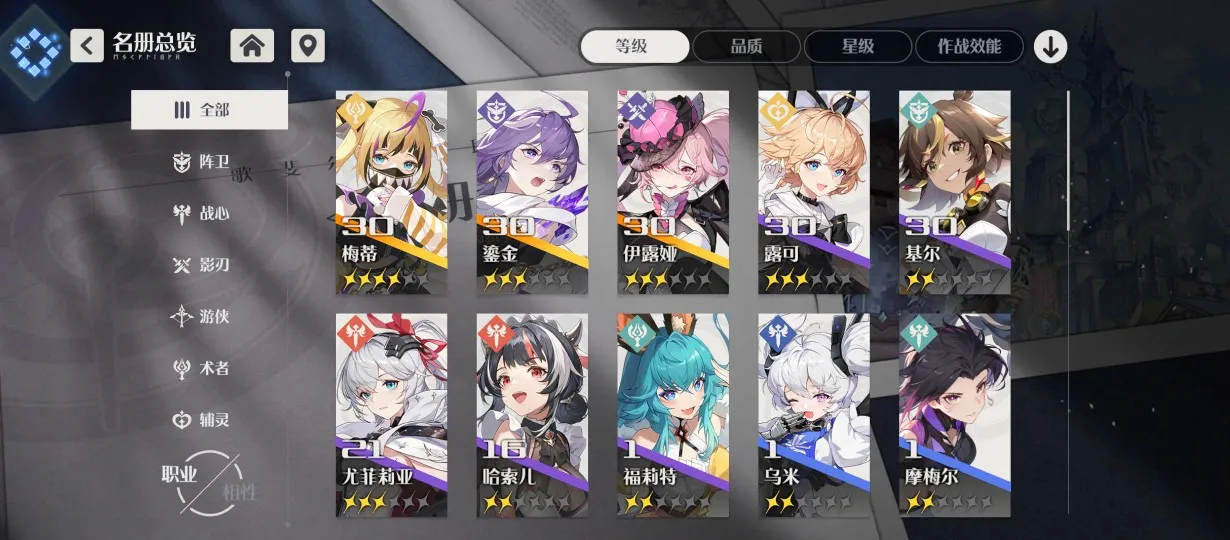Filter by 术者 class

pyautogui.click(x=202, y=368)
